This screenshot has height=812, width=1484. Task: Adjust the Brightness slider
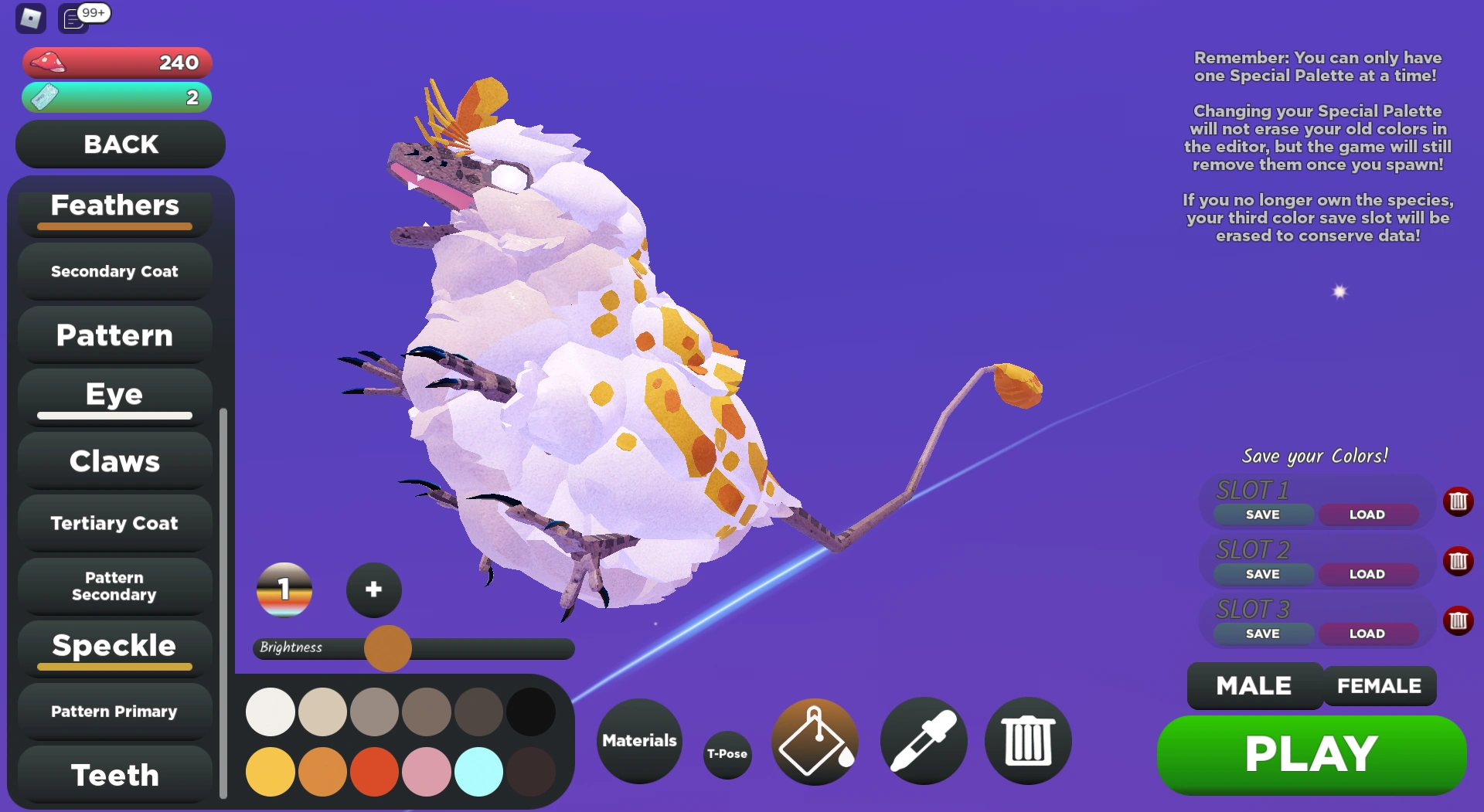[x=387, y=649]
